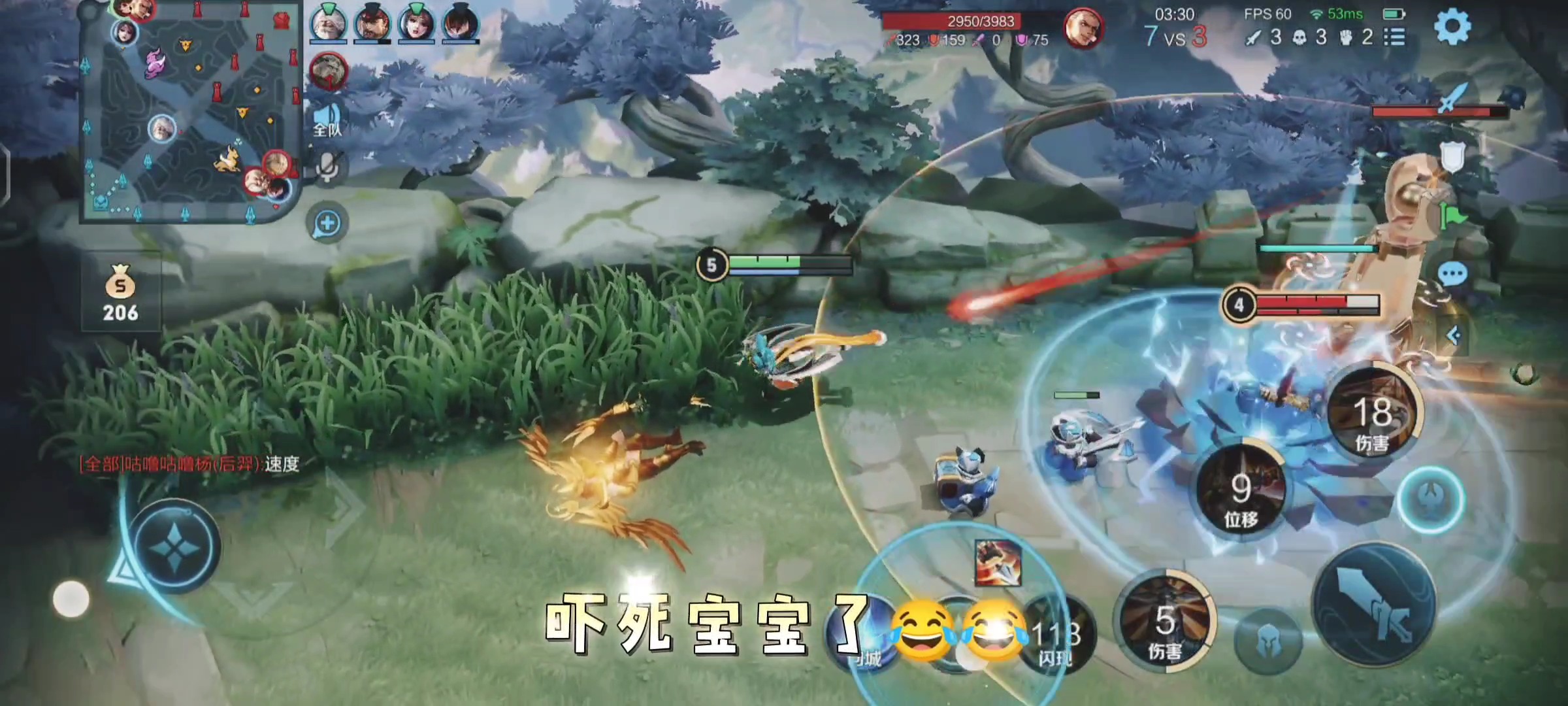Cast the 5 伤害 first skill
The image size is (1568, 706).
(x=1165, y=624)
